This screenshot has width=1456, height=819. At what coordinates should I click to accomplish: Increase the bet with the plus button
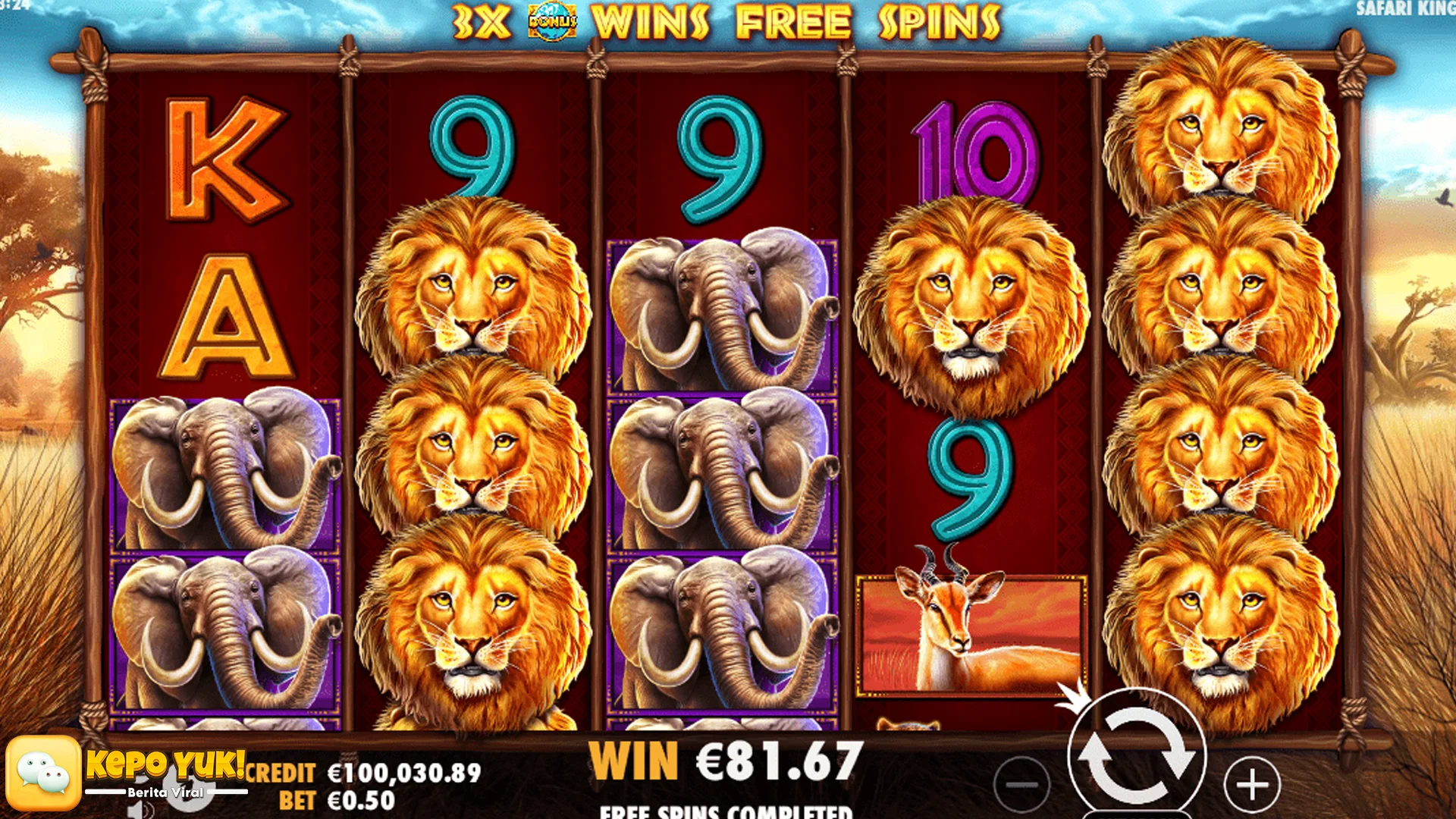[x=1252, y=785]
